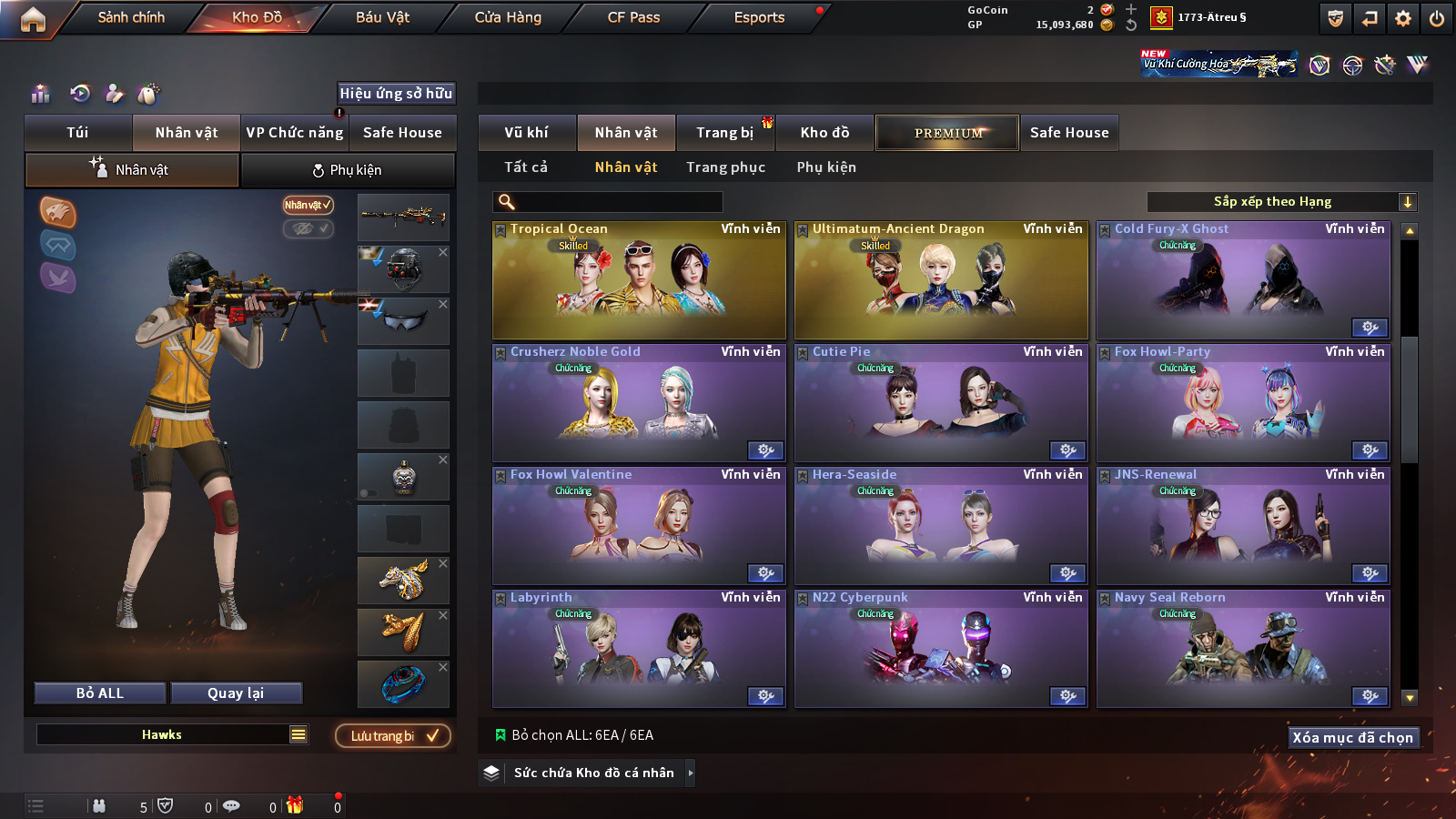Switch to the Báu Vật tab
1456x819 pixels.
tap(382, 17)
